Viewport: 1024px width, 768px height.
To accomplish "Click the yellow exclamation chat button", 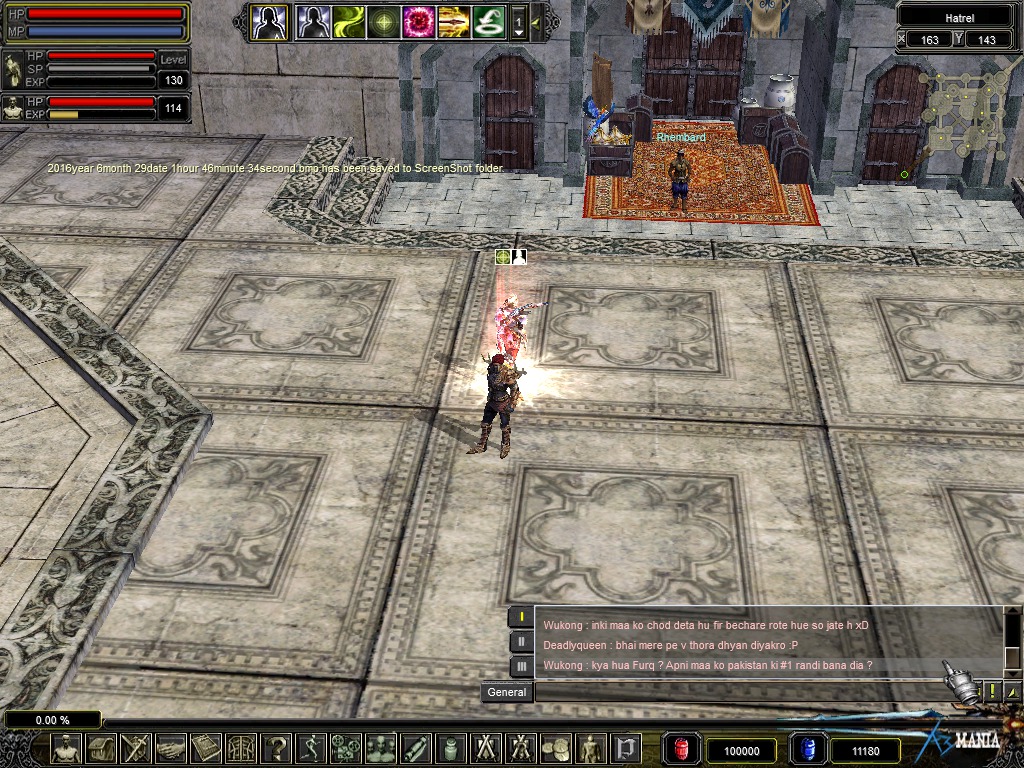I will [x=992, y=691].
